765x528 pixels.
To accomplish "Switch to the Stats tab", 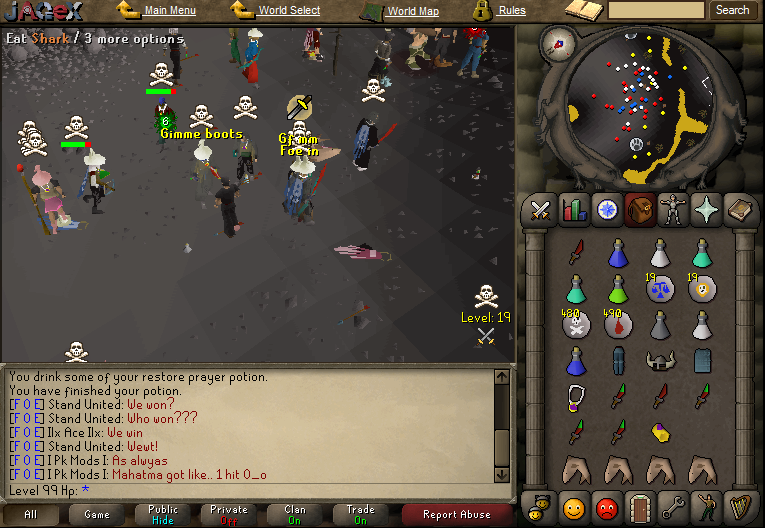I will (x=575, y=209).
